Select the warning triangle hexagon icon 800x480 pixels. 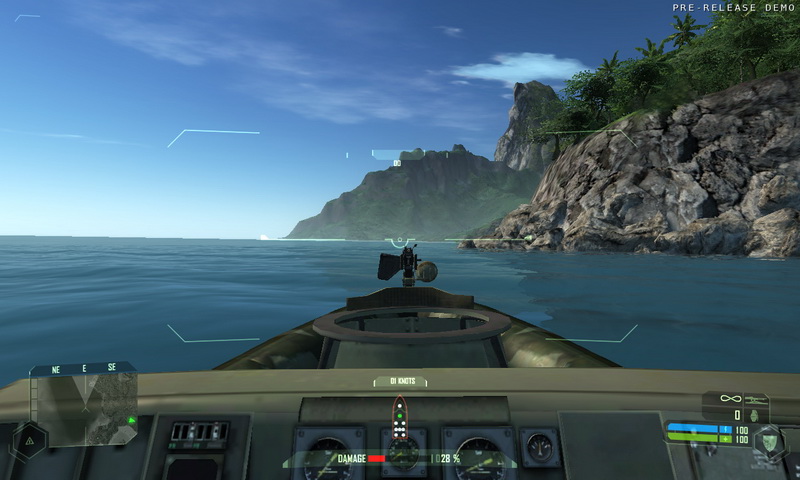tap(29, 438)
